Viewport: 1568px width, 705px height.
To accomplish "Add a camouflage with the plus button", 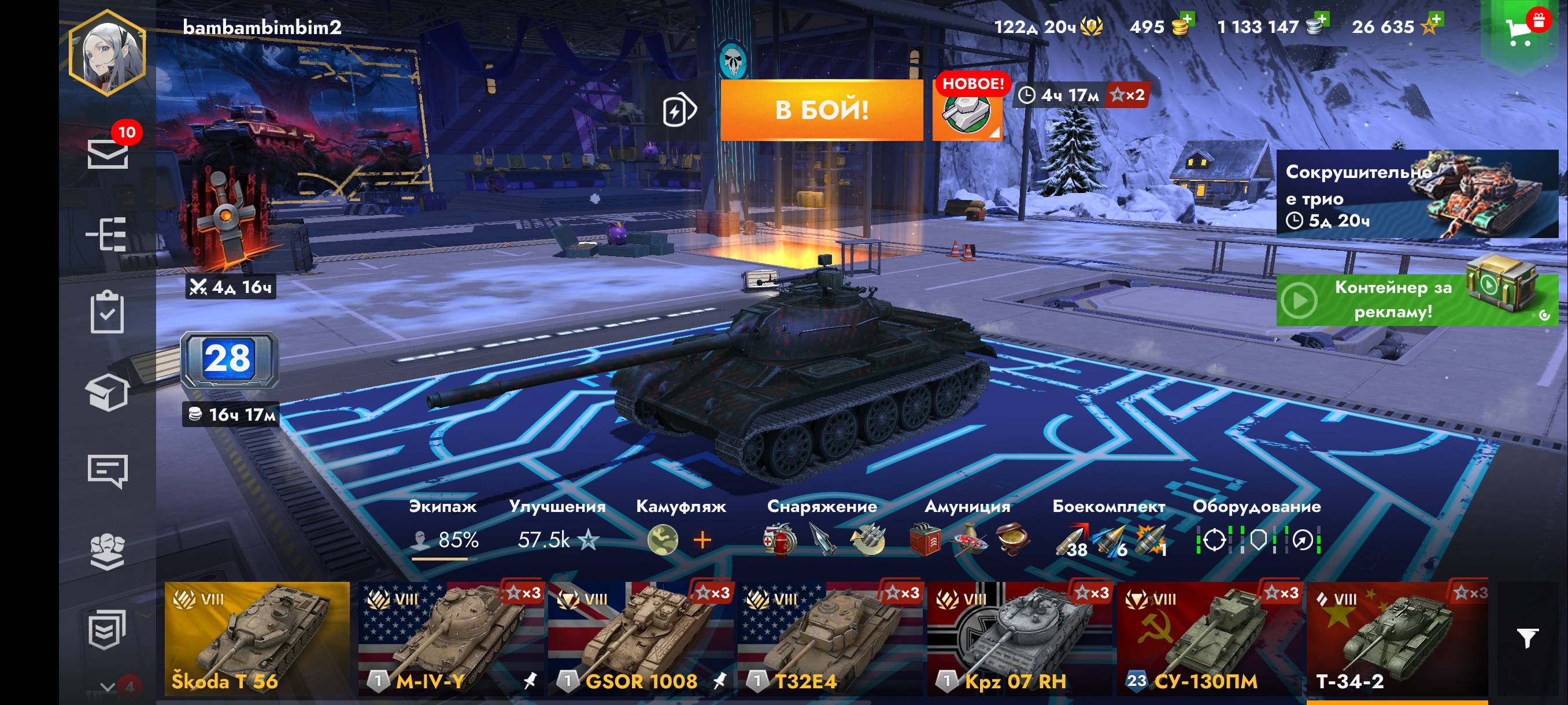I will point(702,540).
